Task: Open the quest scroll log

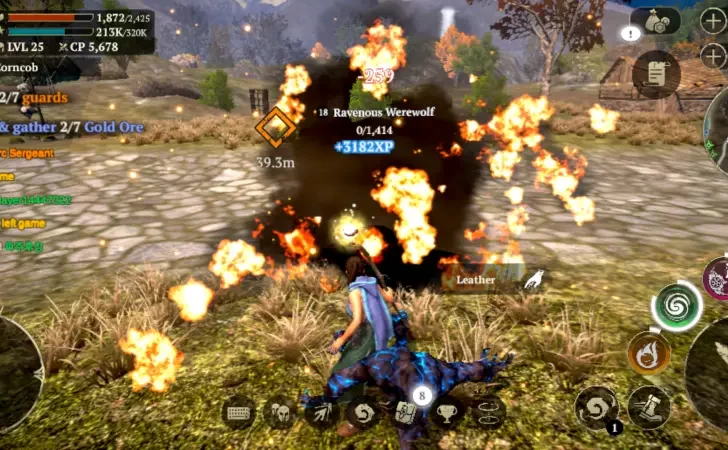Action: [x=656, y=73]
